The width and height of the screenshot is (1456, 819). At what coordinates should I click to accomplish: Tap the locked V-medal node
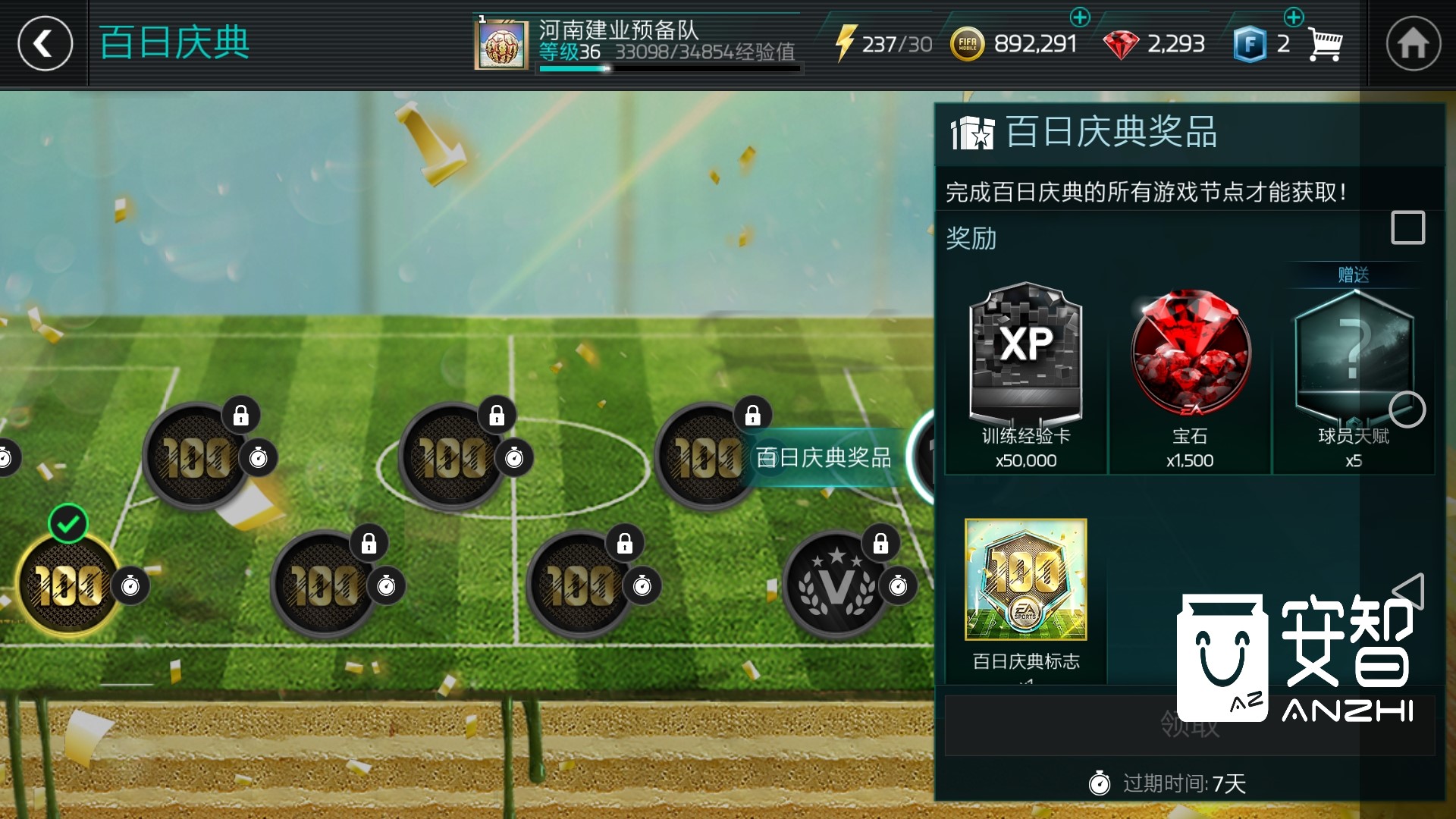click(x=834, y=584)
